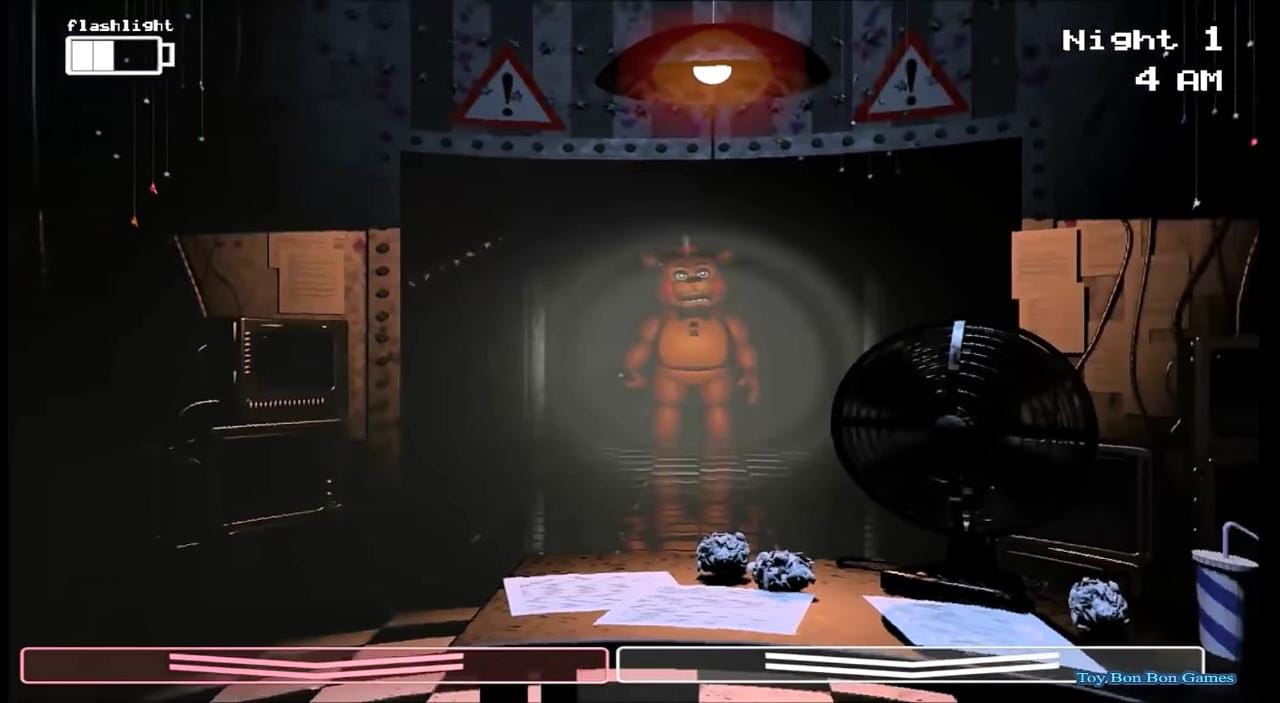Open the camera monitor using the white bar
This screenshot has height=703, width=1280.
(x=909, y=664)
